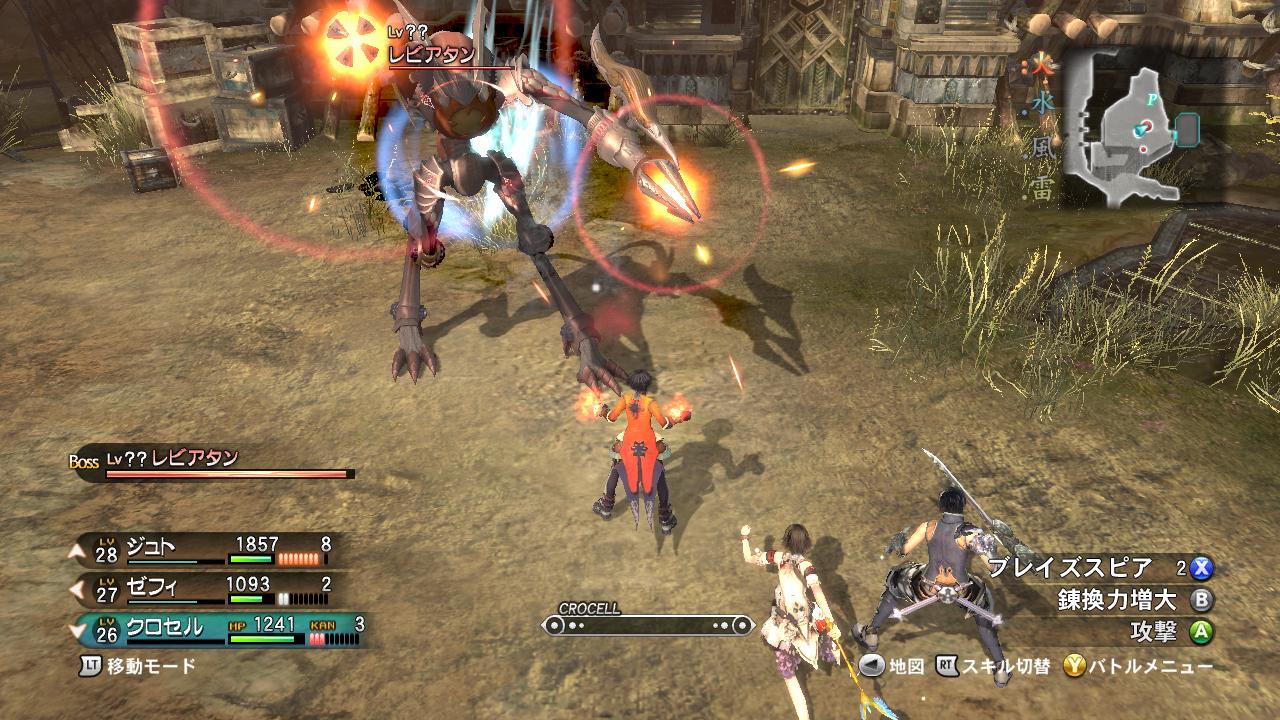The width and height of the screenshot is (1280, 720).
Task: Use the ブレイズスピア skill
Action: tap(1098, 568)
